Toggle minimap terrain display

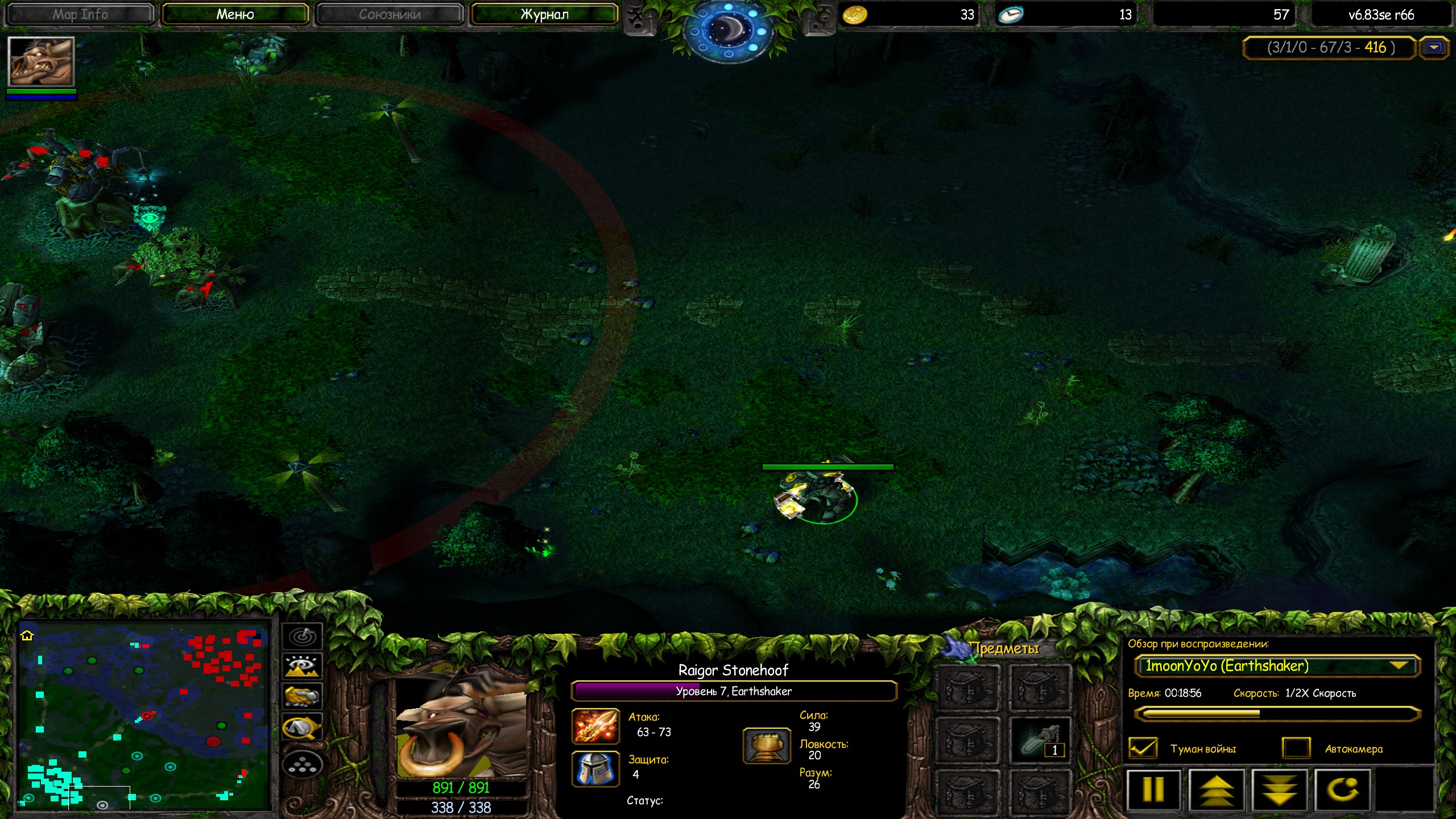(x=303, y=666)
